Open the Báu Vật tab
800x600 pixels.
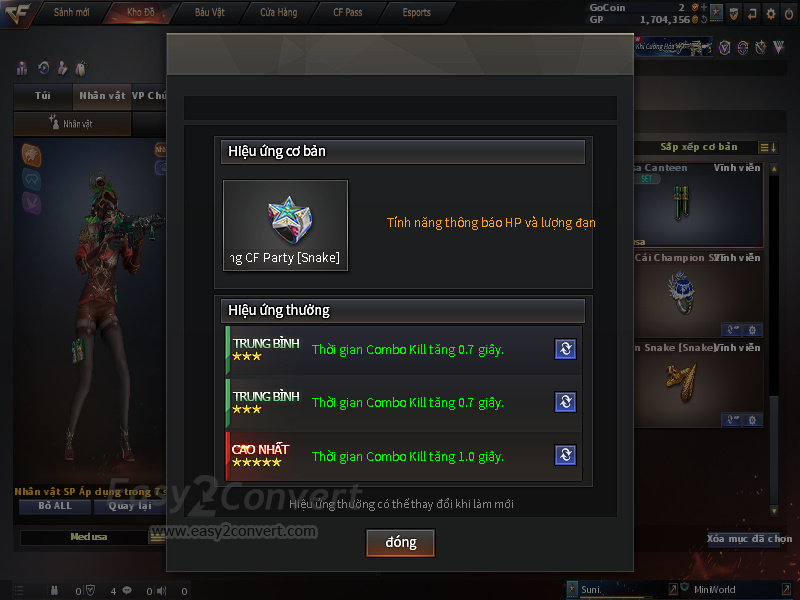209,13
